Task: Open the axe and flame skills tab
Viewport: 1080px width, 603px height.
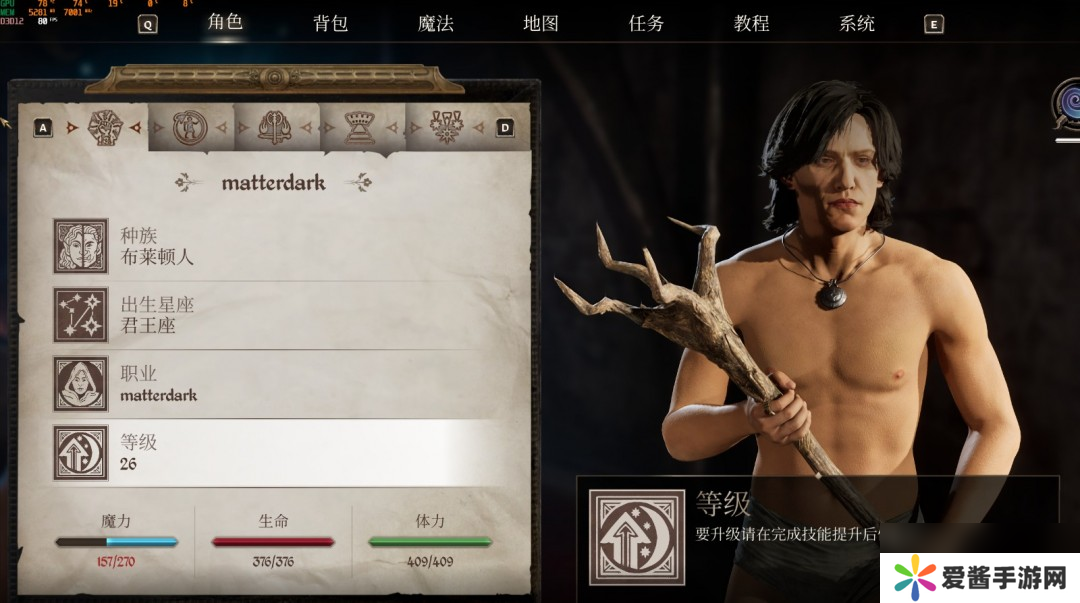Action: 274,127
